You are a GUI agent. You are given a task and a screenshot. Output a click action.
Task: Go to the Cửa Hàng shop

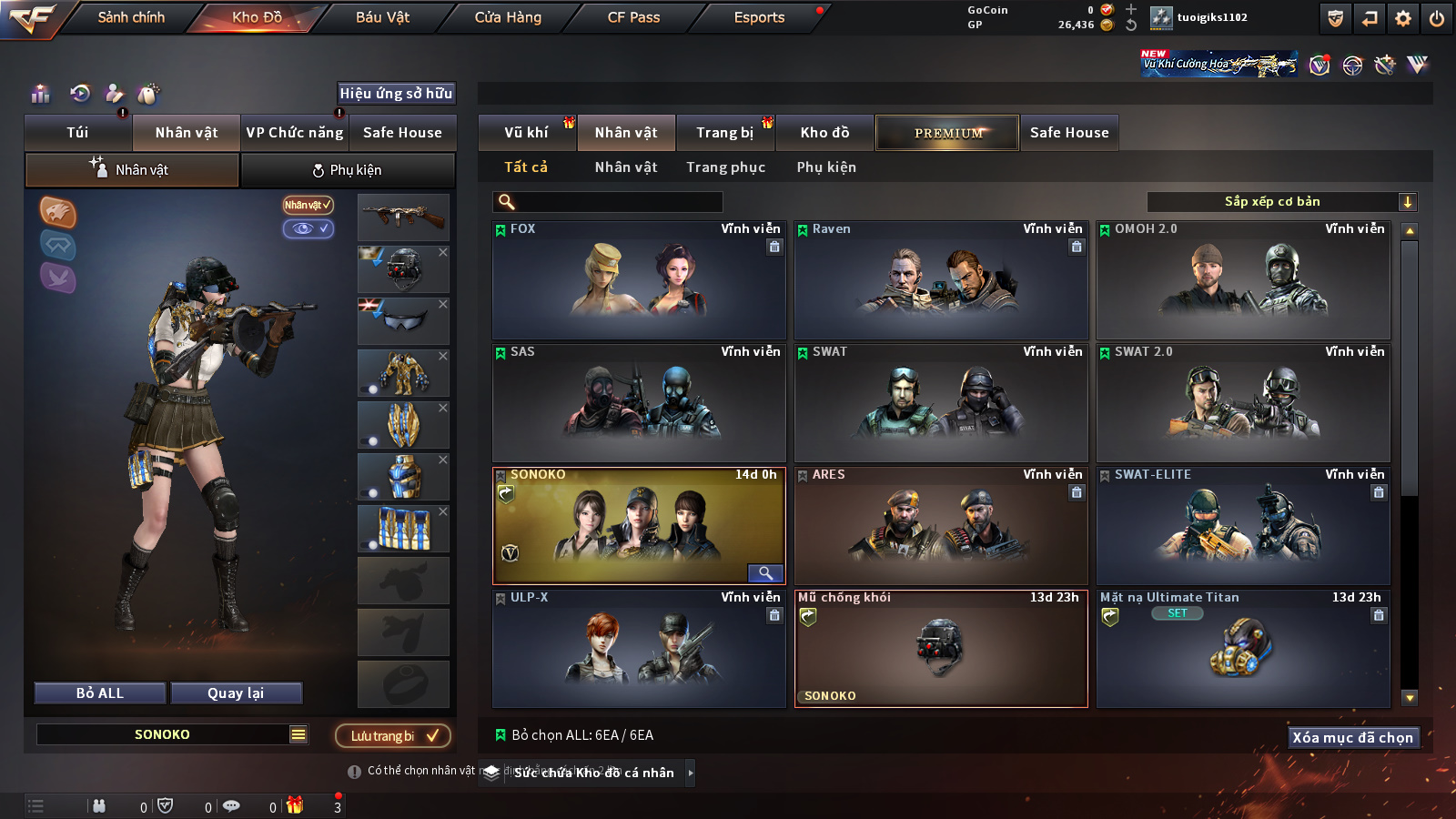tap(508, 17)
